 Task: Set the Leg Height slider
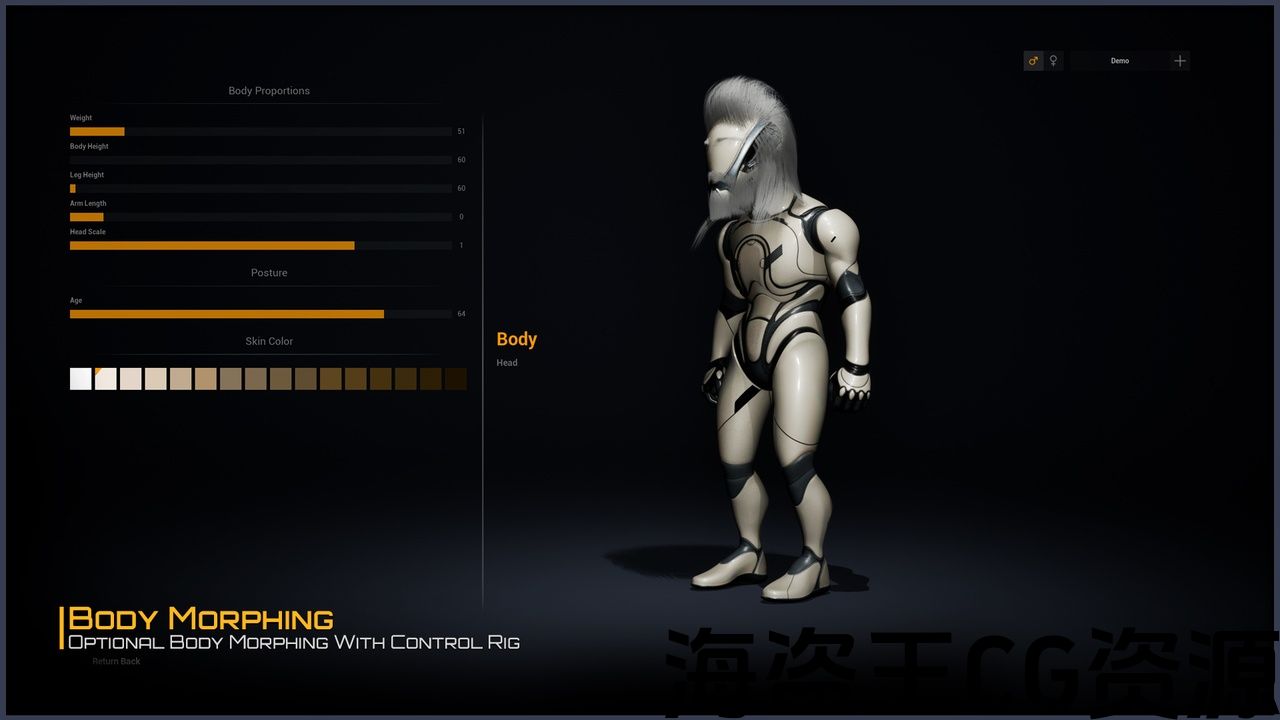coord(260,188)
